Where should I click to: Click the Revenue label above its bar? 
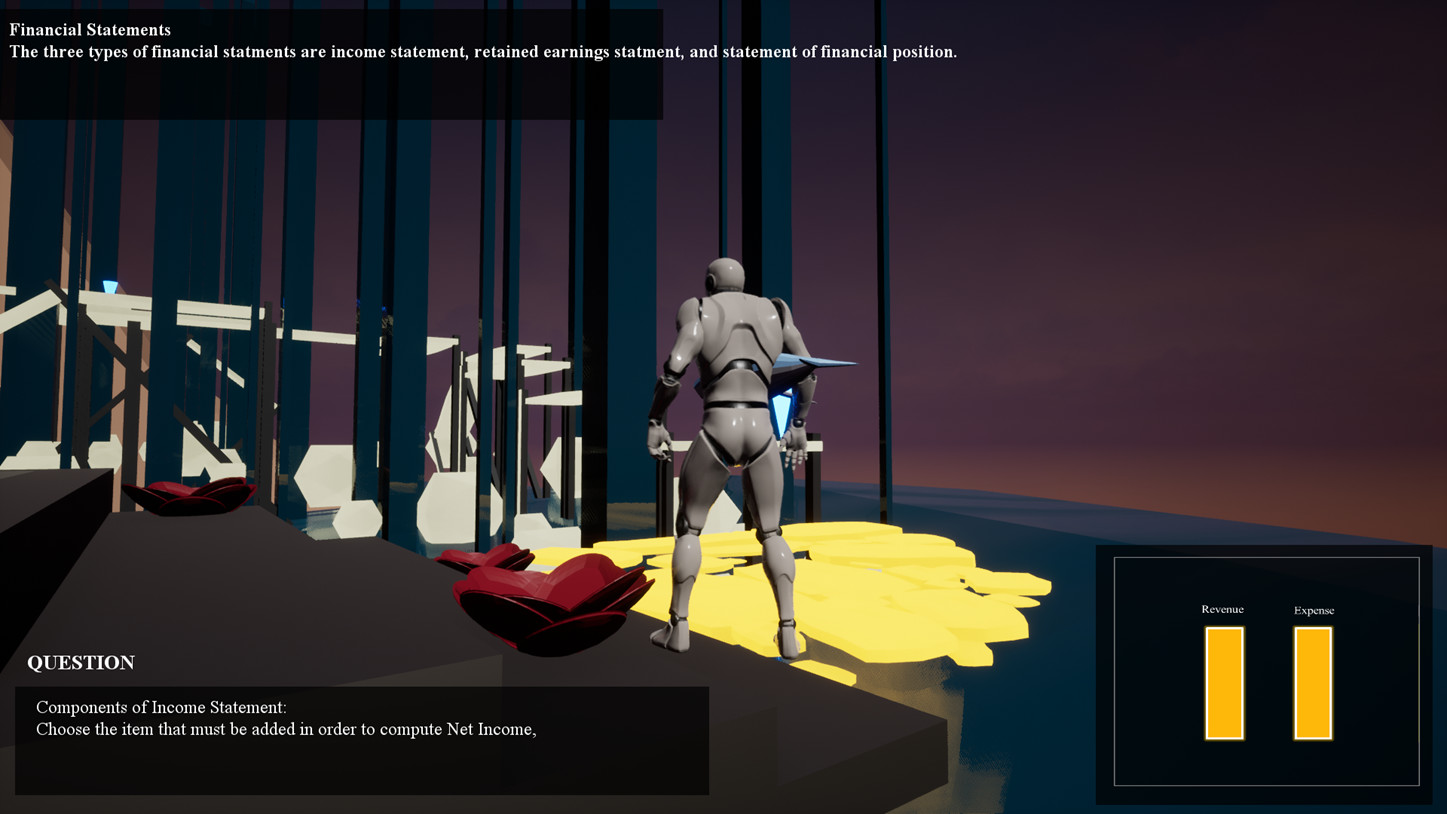pyautogui.click(x=1223, y=609)
